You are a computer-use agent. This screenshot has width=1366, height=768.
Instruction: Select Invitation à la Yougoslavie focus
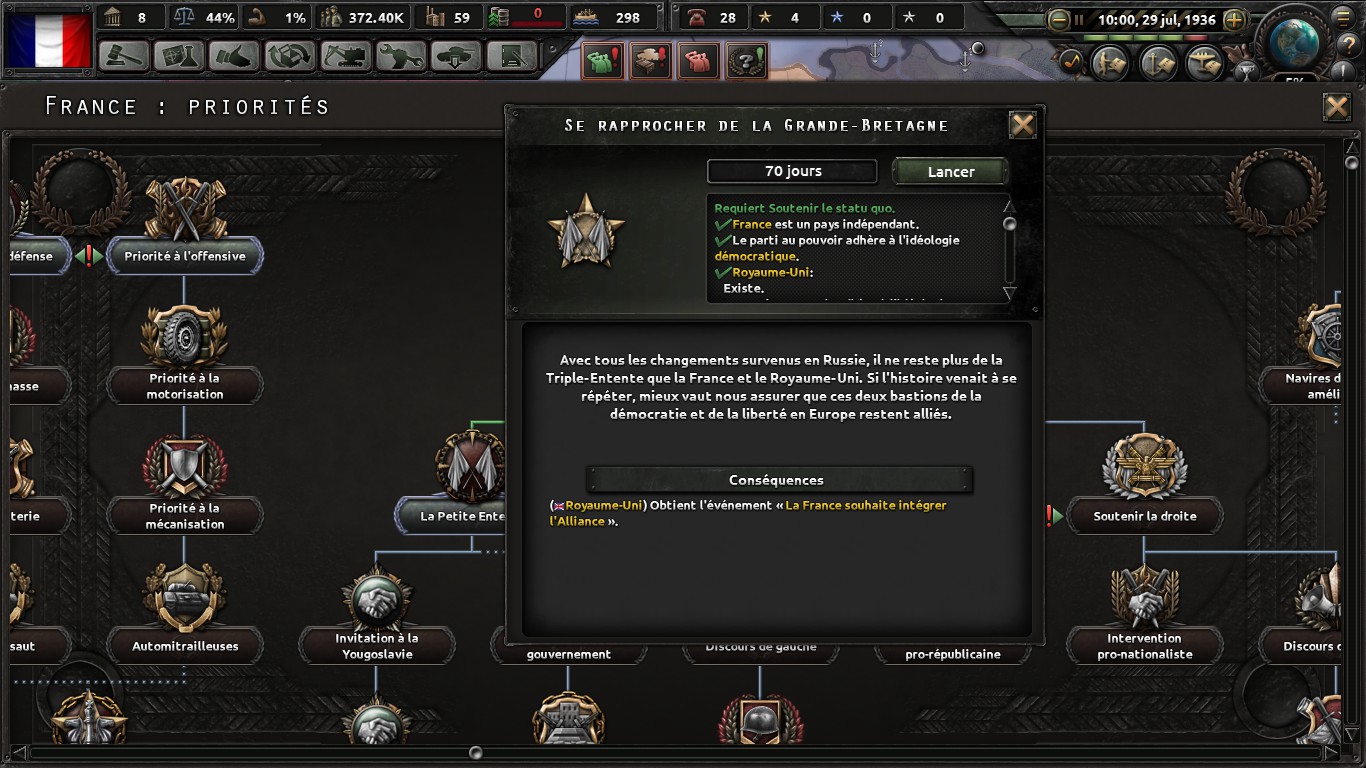click(x=376, y=645)
